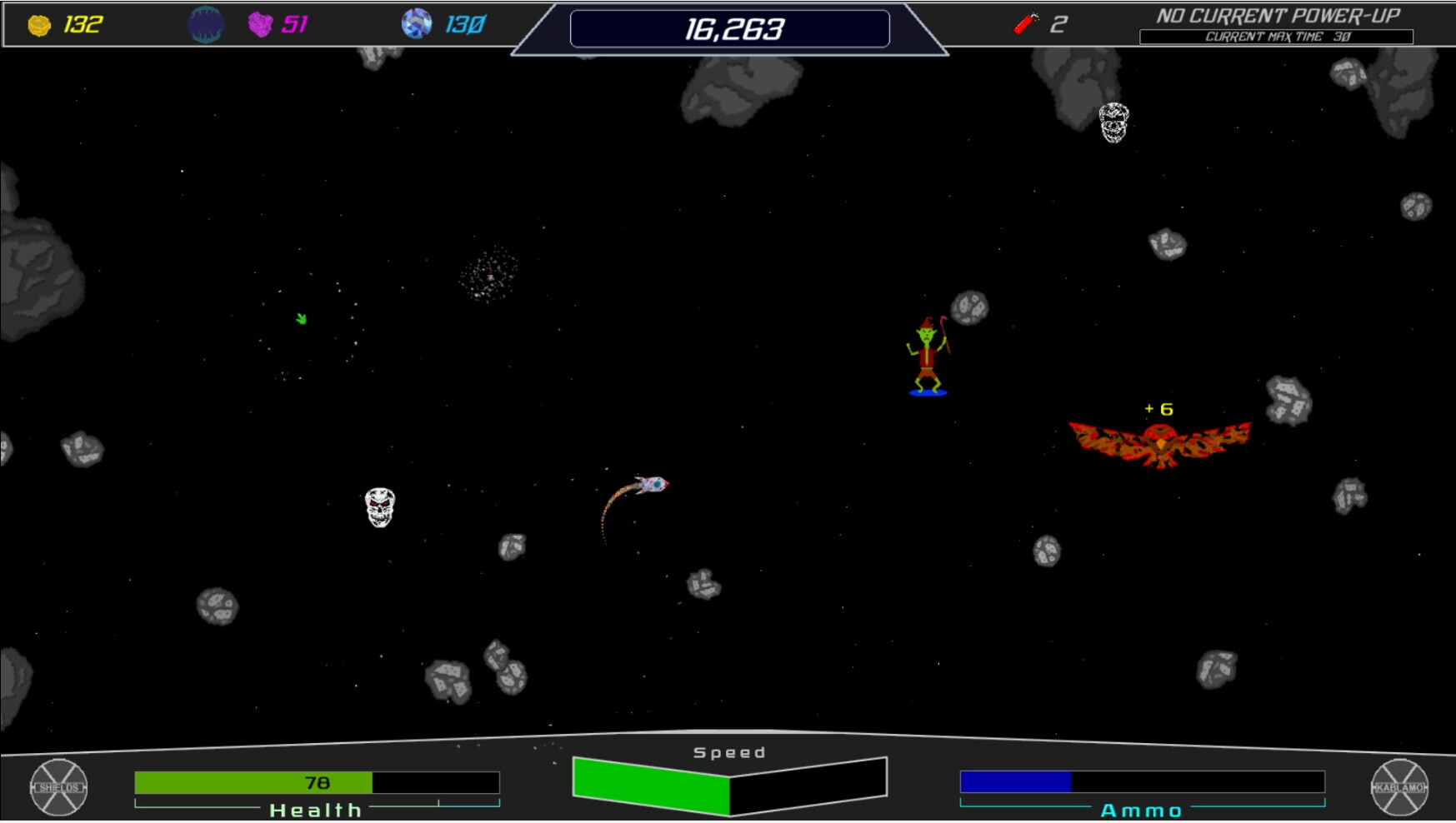Expand the CURRENT MAX TIME display
The height and width of the screenshot is (823, 1456).
(1278, 37)
